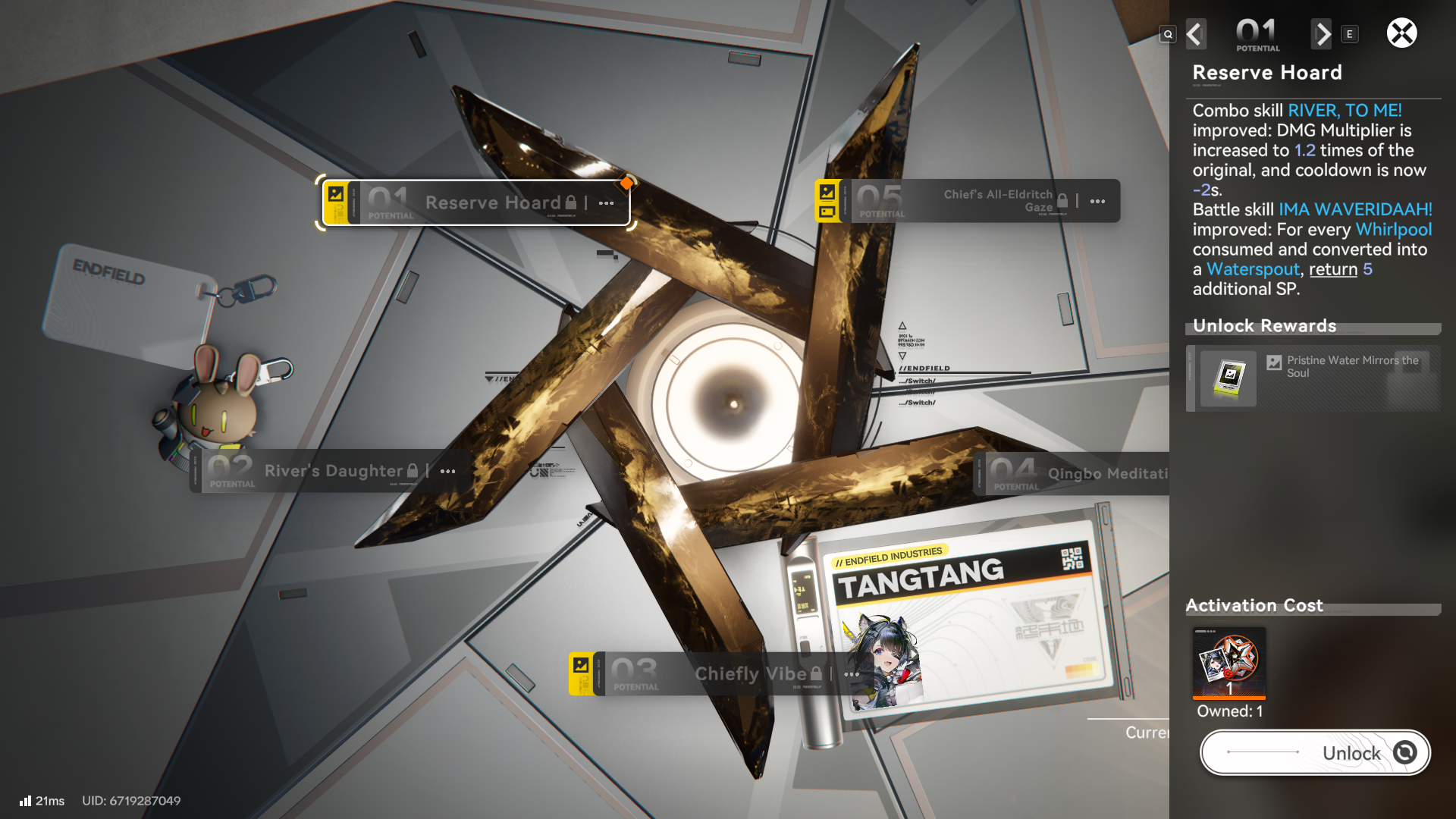Inspect the Pristine Water Mirrors the Soul reward
This screenshot has height=819, width=1456.
click(x=1228, y=378)
